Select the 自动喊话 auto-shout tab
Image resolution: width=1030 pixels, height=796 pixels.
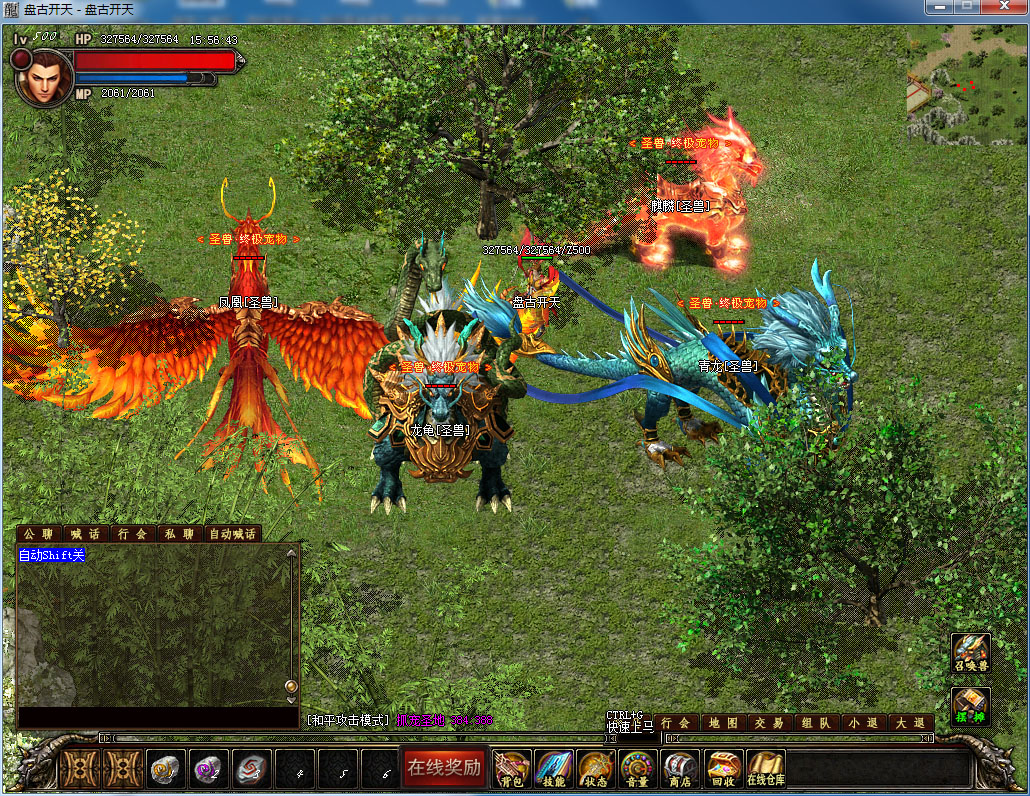pyautogui.click(x=232, y=534)
